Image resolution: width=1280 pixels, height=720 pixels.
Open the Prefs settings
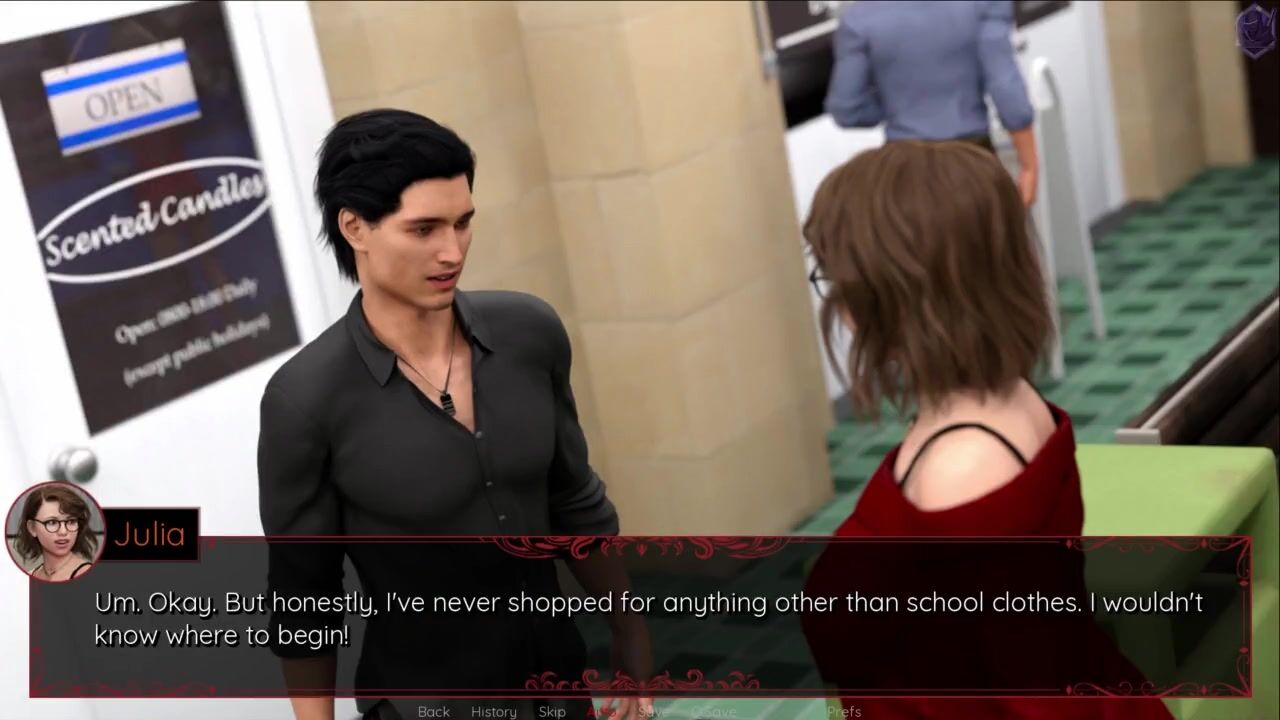click(x=844, y=711)
